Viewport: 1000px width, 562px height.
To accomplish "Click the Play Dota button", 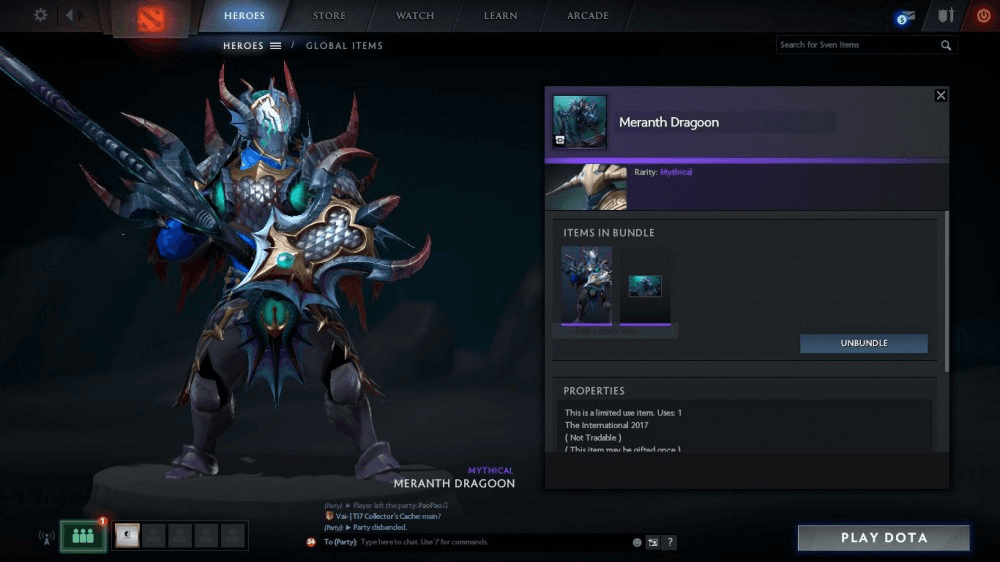I will 884,538.
